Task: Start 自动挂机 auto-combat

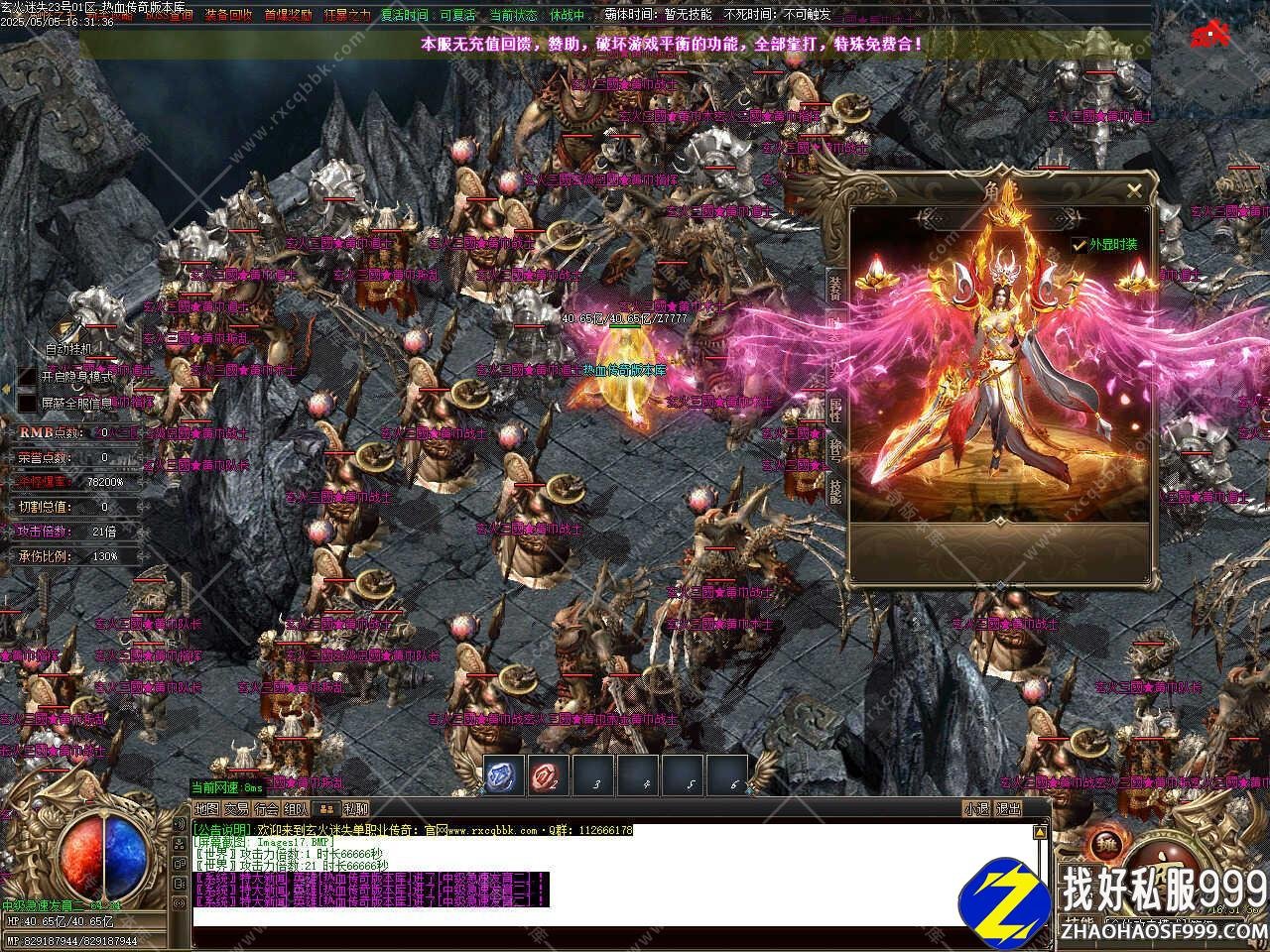Action: click(x=67, y=348)
